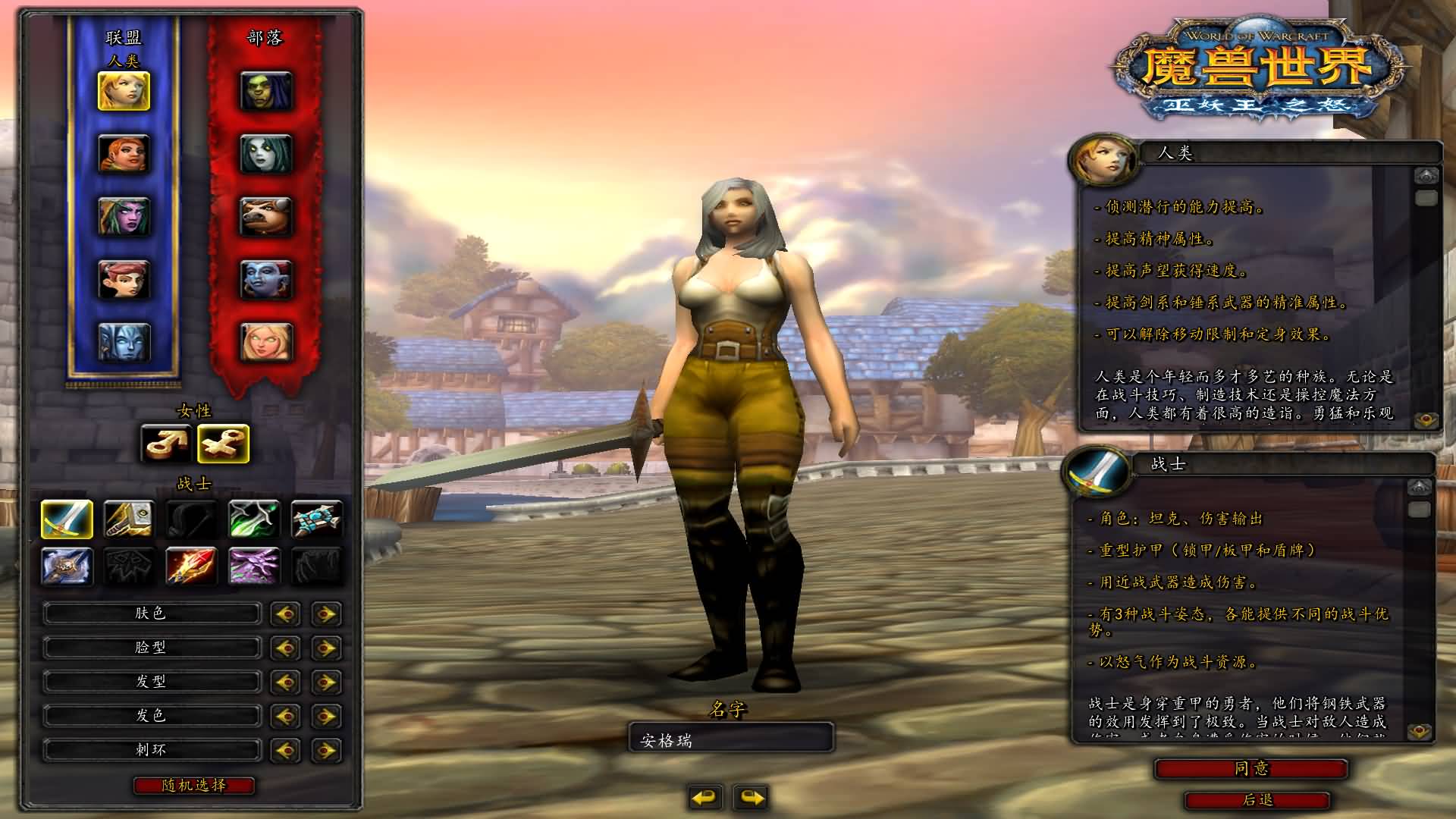Choose the Warrior class icon
1456x819 pixels.
tap(67, 520)
